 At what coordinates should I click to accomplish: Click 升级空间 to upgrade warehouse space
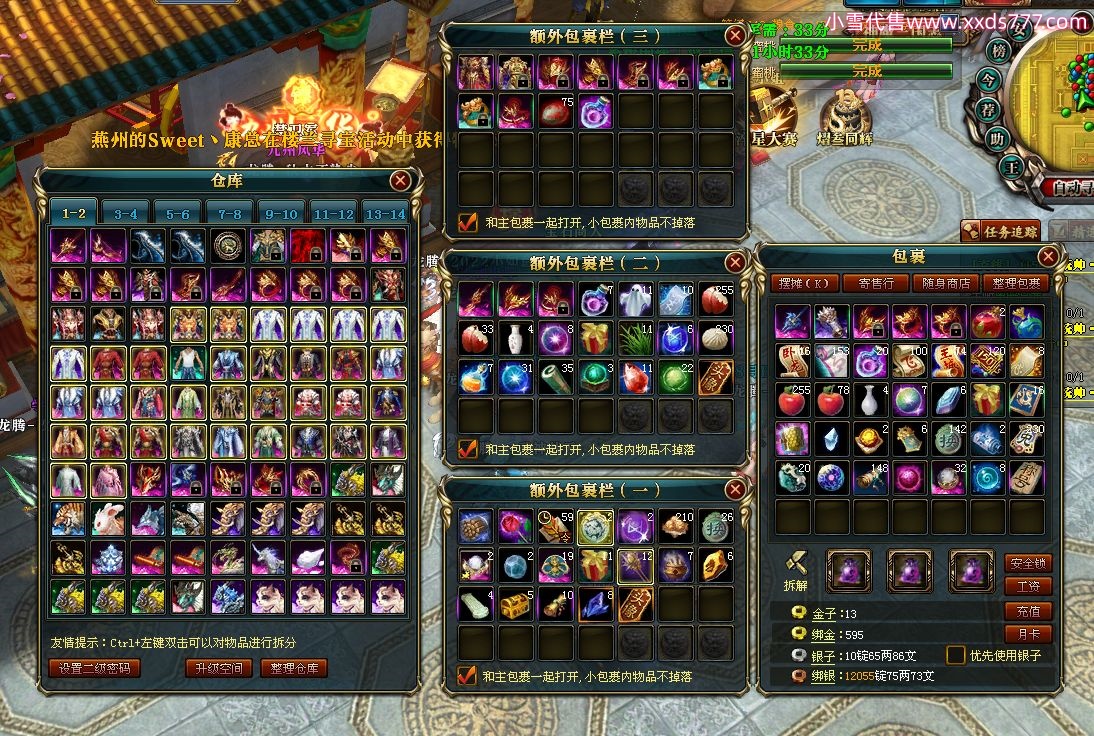point(218,668)
